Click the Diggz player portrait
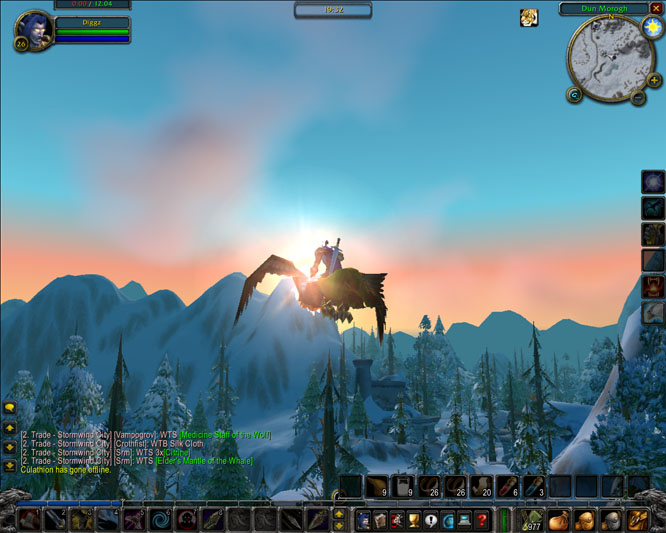Screen dimensions: 666x533 pyautogui.click(x=28, y=31)
